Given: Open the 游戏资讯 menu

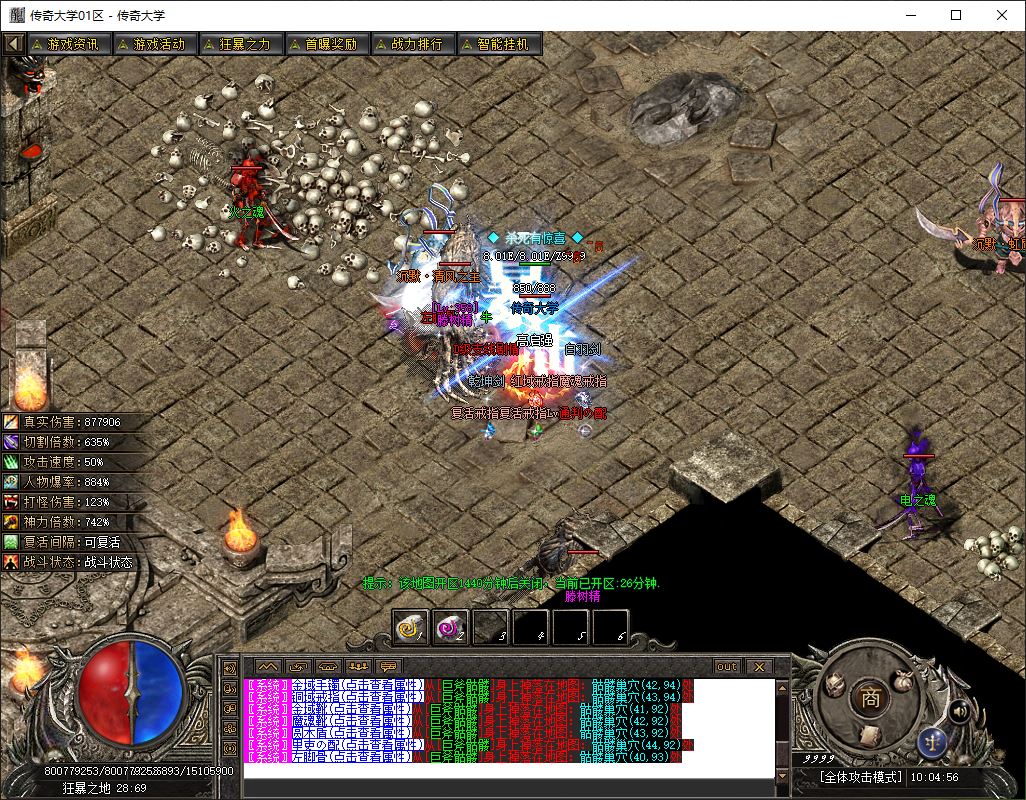Looking at the screenshot, I should (67, 44).
